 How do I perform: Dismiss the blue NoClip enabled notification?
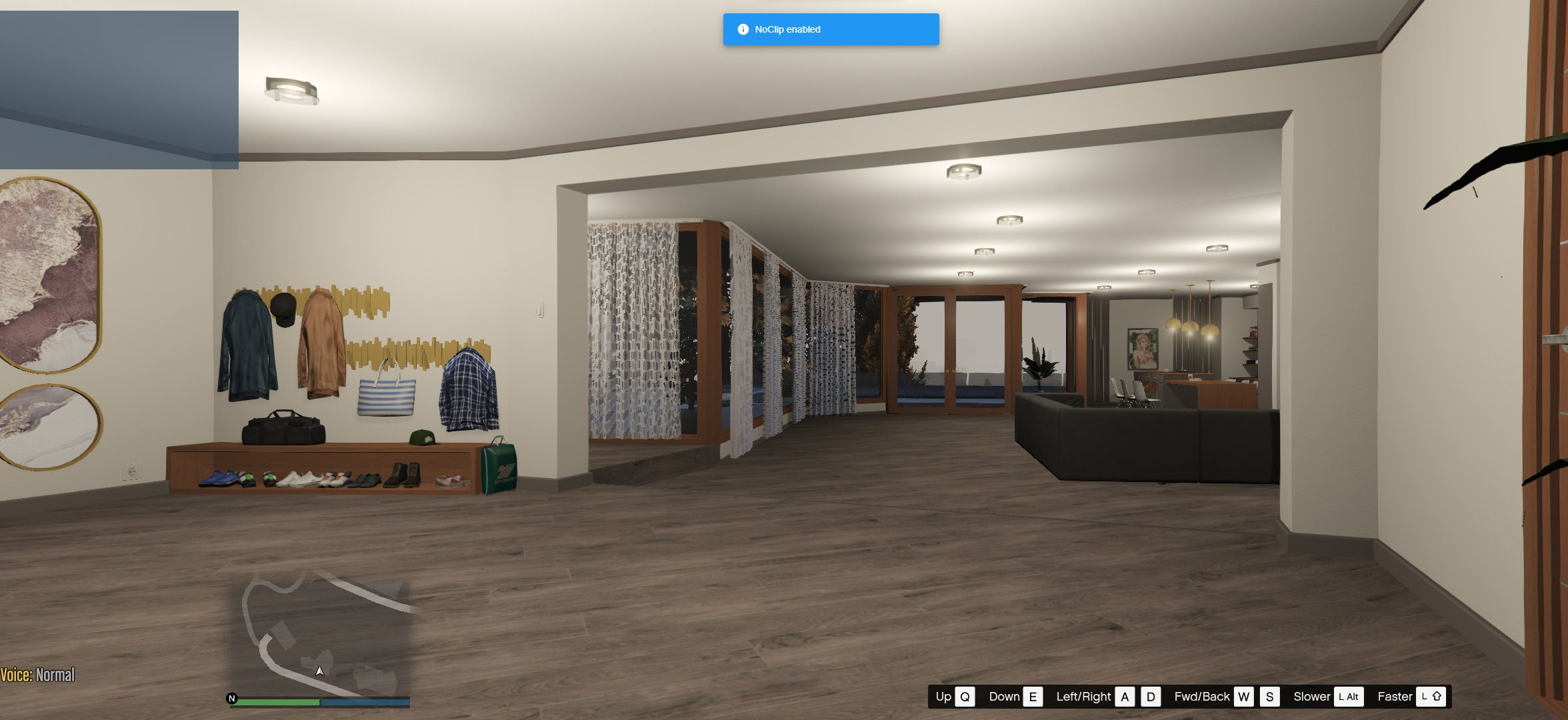coord(830,29)
